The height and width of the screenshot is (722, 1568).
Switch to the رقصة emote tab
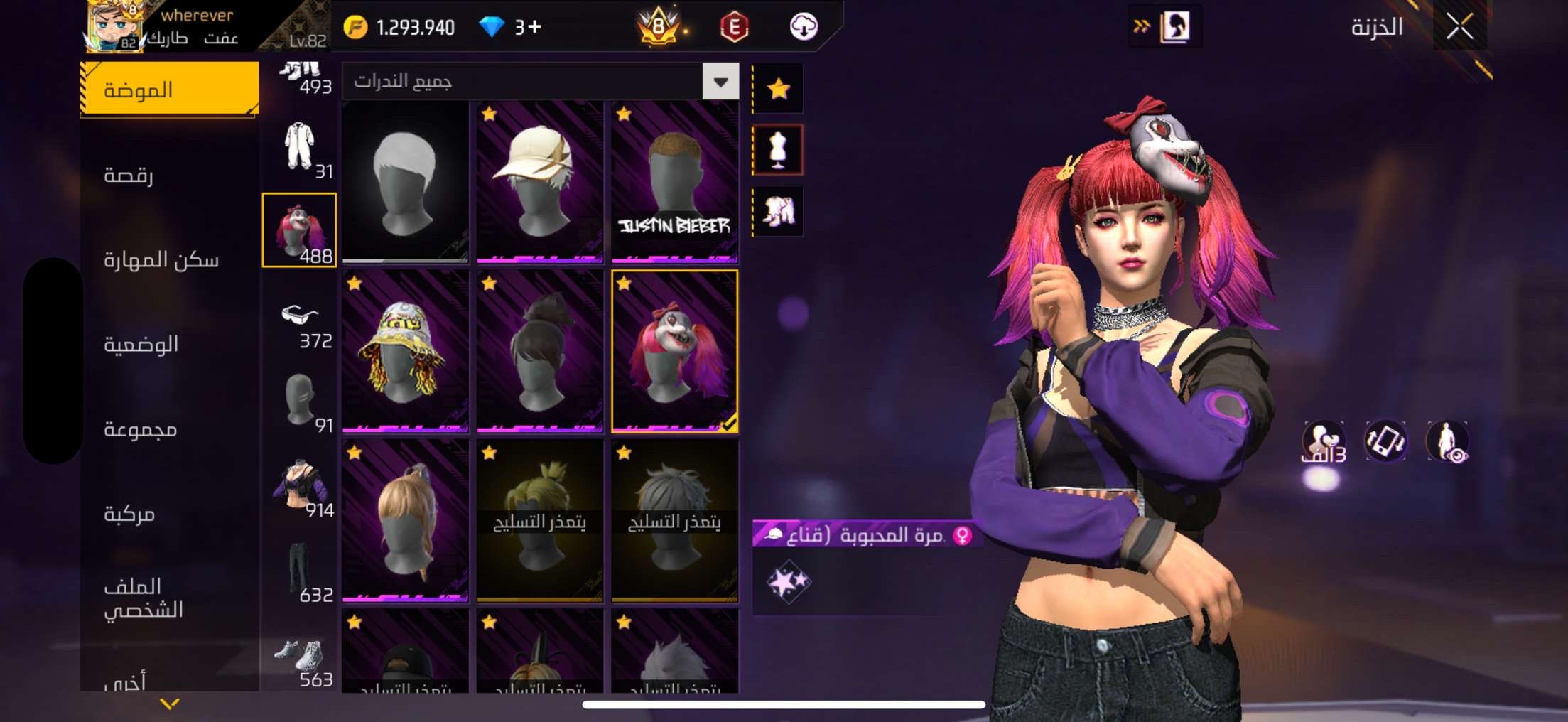129,175
